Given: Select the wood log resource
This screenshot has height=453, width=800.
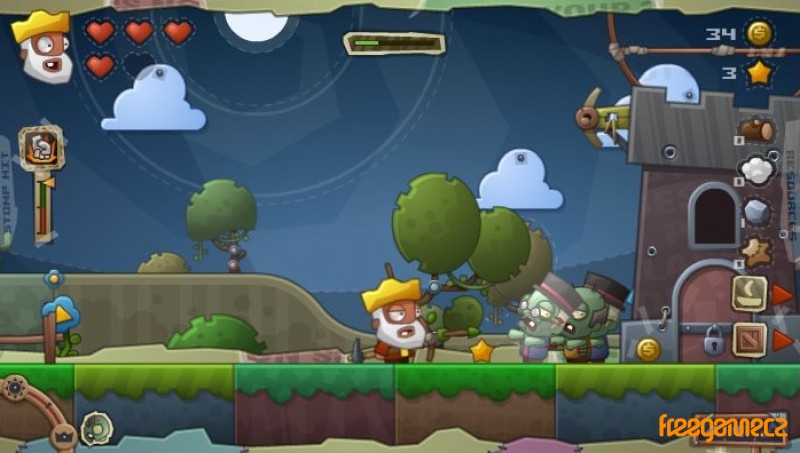Looking at the screenshot, I should click(x=757, y=130).
